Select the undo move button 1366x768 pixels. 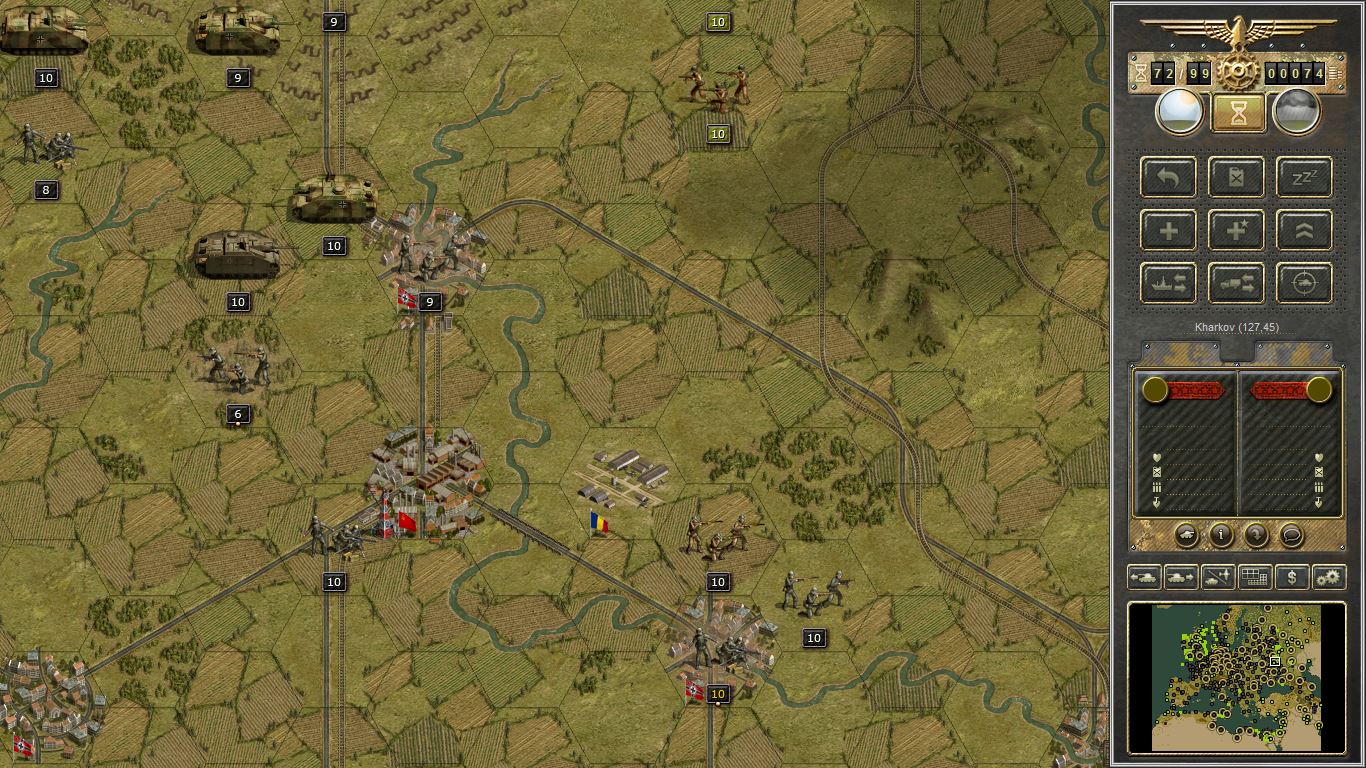1169,177
